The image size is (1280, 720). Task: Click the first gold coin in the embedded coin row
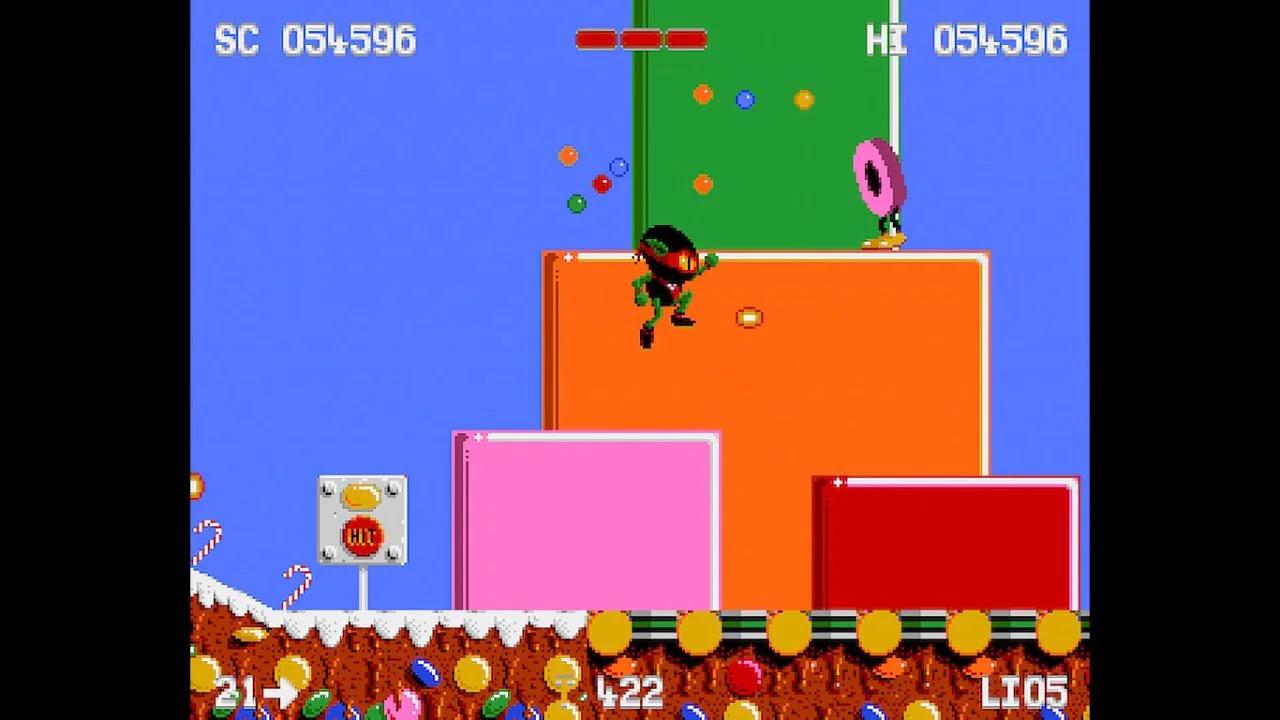(612, 630)
